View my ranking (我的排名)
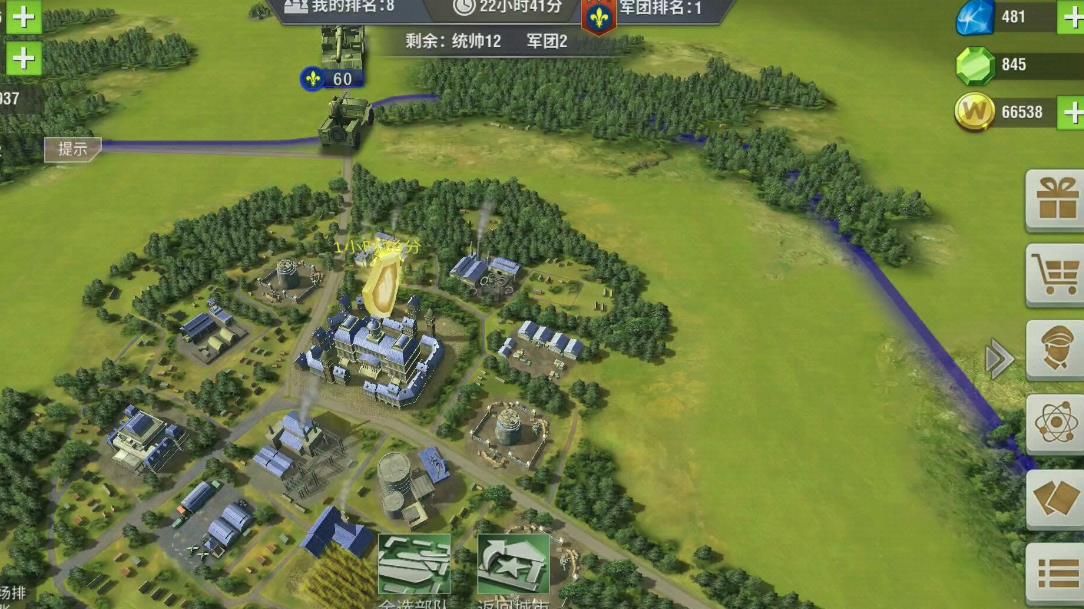The image size is (1084, 609). tap(340, 8)
